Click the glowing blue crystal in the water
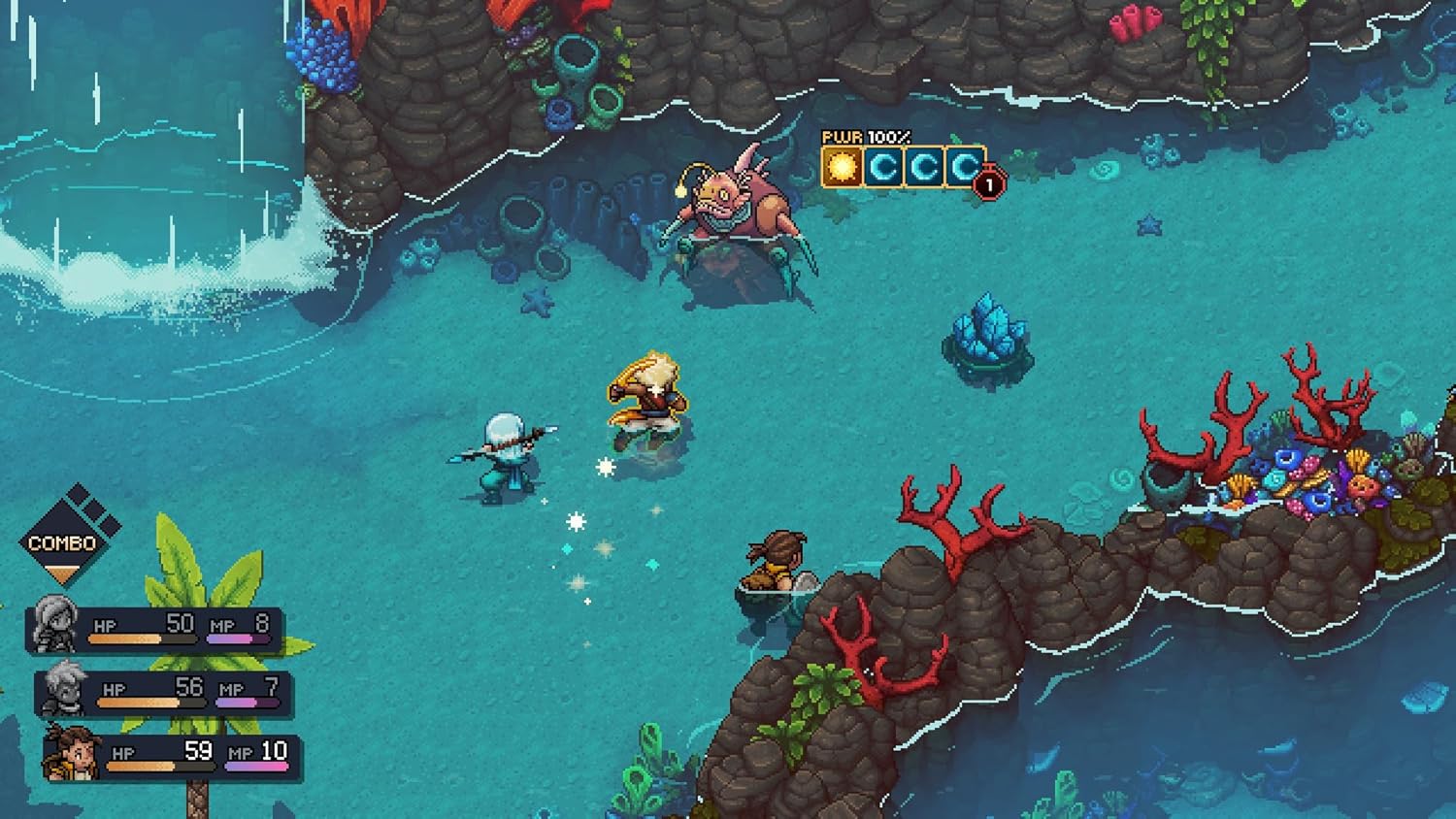Viewport: 1456px width, 819px height. click(x=988, y=332)
